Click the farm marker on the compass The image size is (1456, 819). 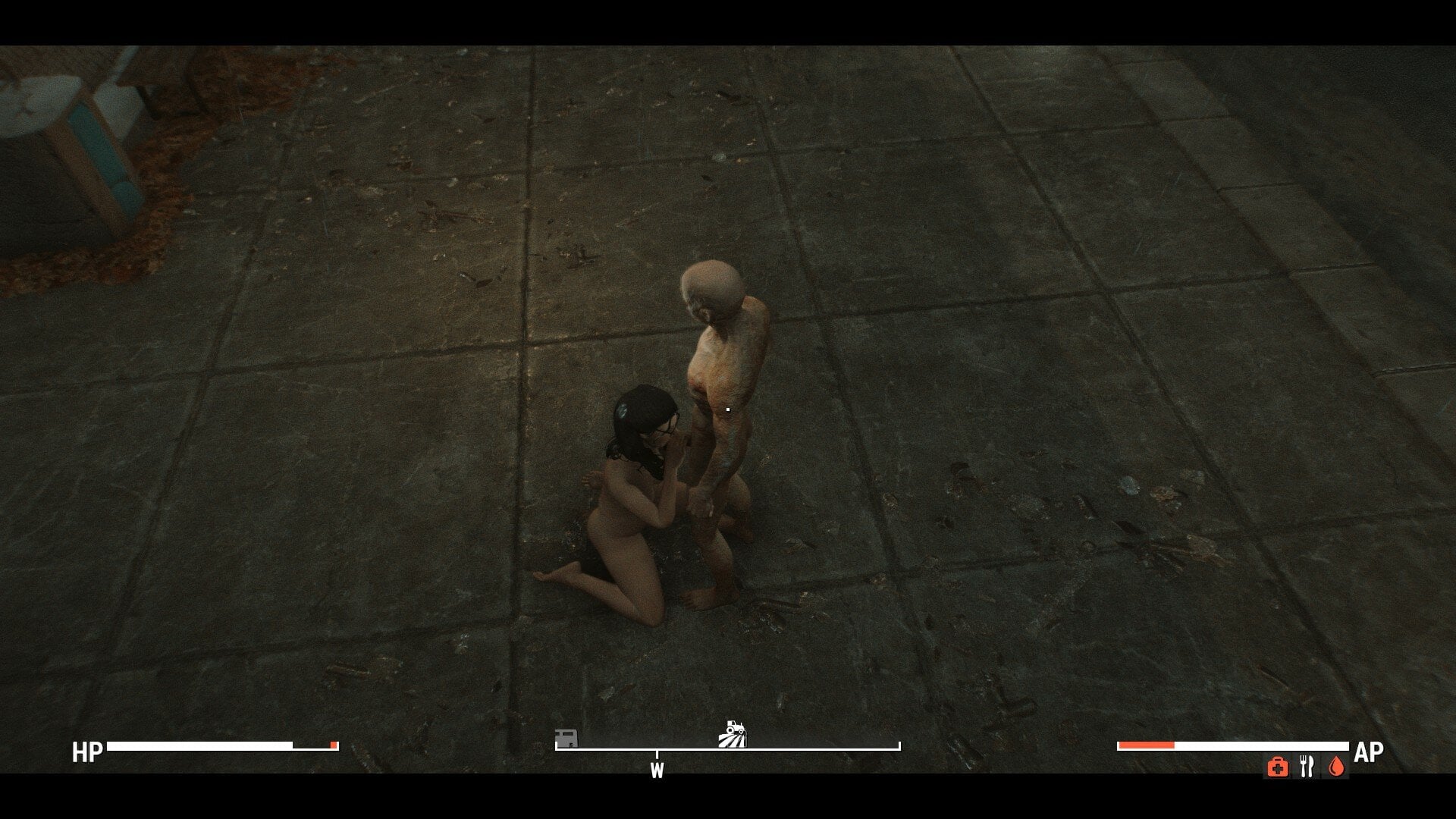click(x=733, y=734)
